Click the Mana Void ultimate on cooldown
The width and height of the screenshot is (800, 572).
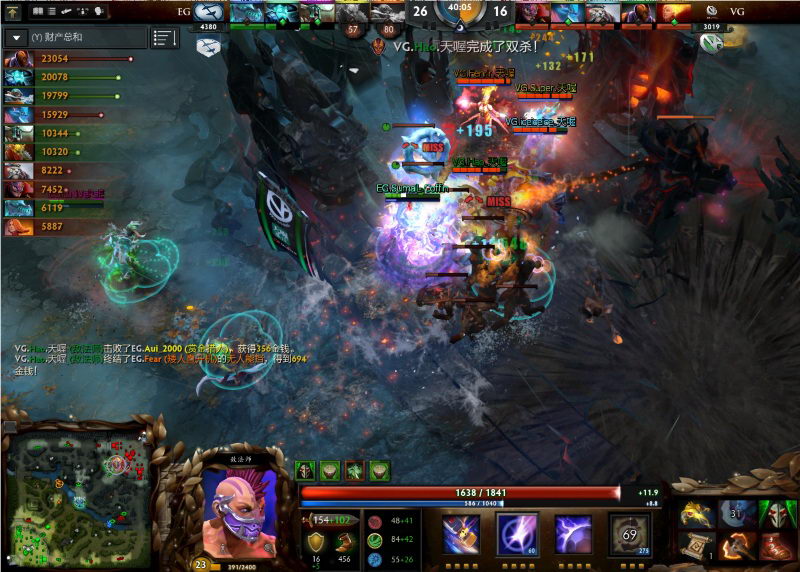(629, 533)
